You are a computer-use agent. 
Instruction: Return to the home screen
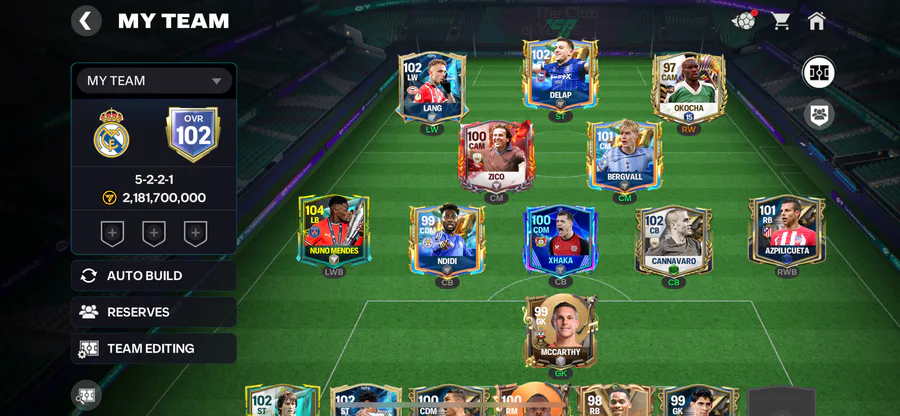pos(817,21)
